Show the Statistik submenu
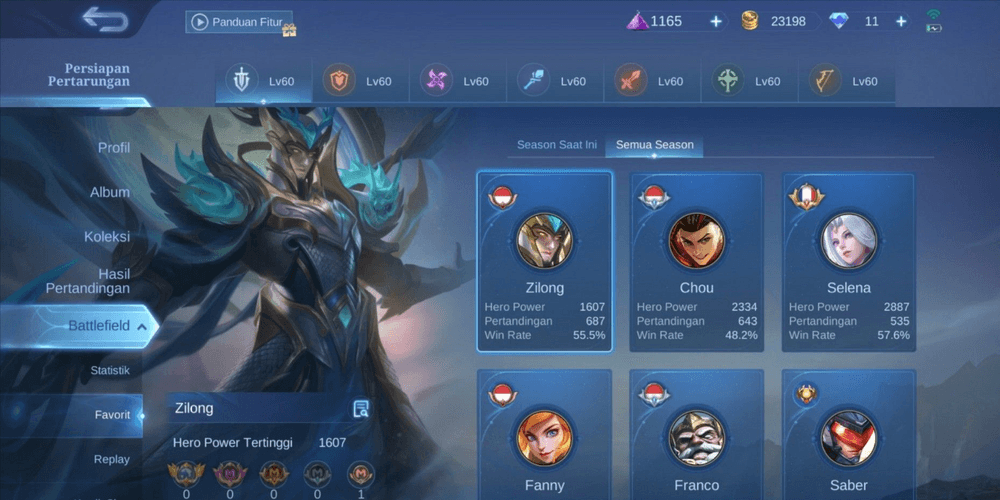1000x500 pixels. point(110,370)
